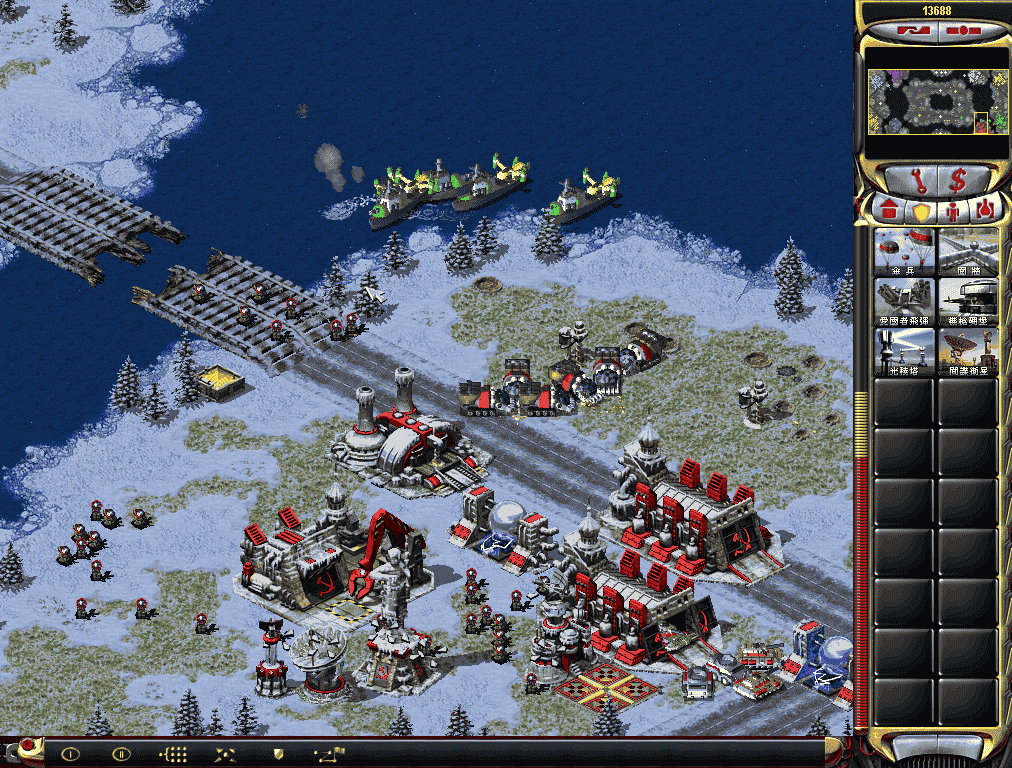Build a Prism Tower

[905, 351]
